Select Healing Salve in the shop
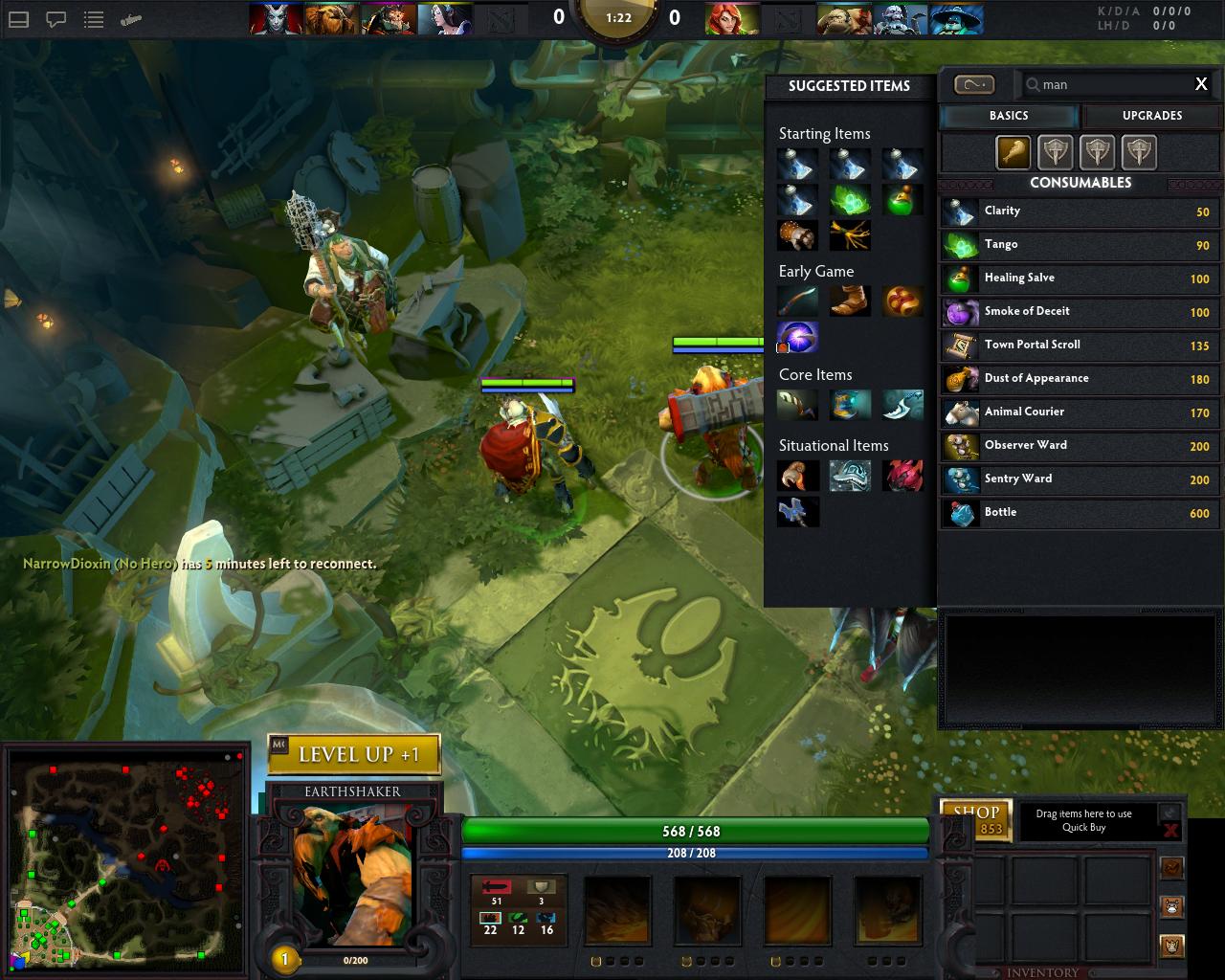Image resolution: width=1225 pixels, height=980 pixels. click(1080, 278)
